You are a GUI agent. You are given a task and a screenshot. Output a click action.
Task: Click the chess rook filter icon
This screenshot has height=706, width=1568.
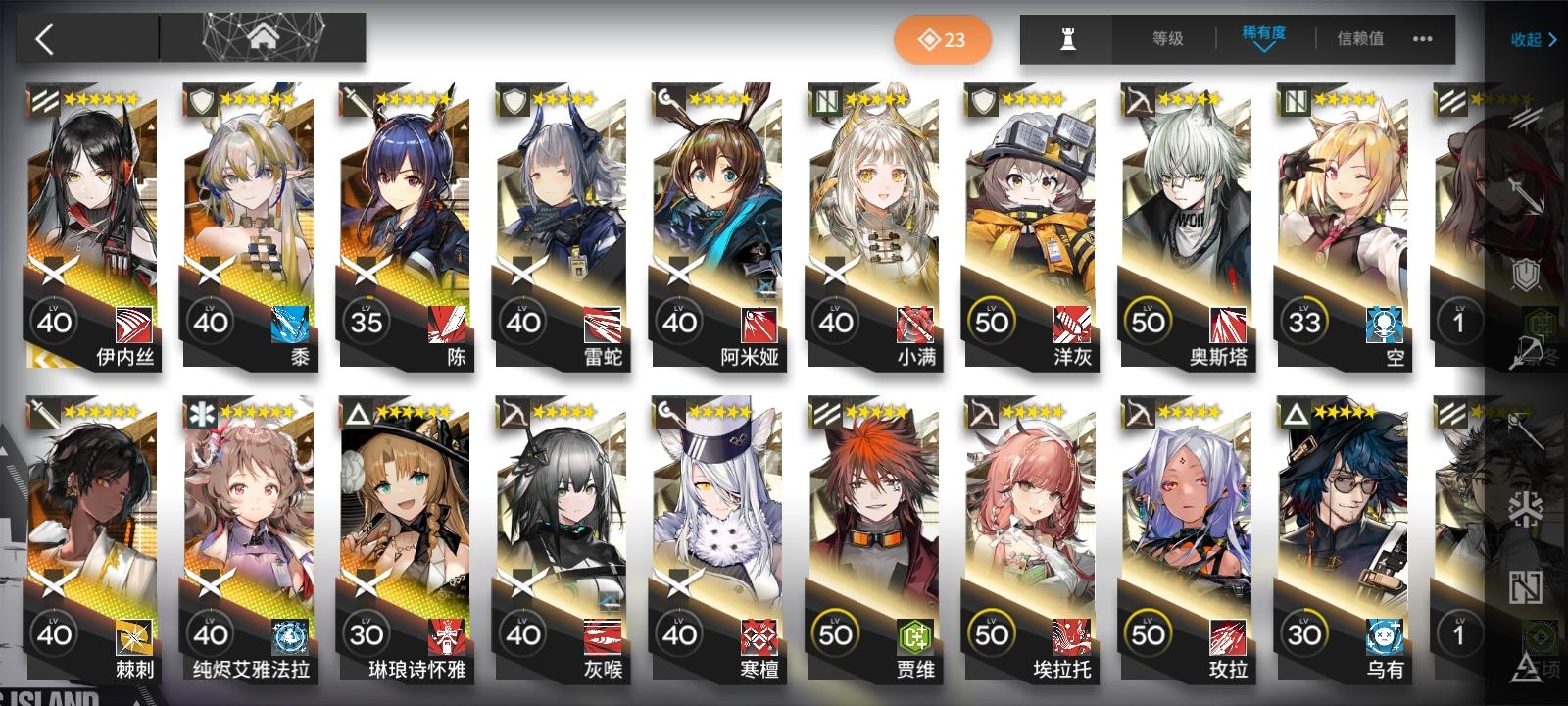pos(1065,40)
